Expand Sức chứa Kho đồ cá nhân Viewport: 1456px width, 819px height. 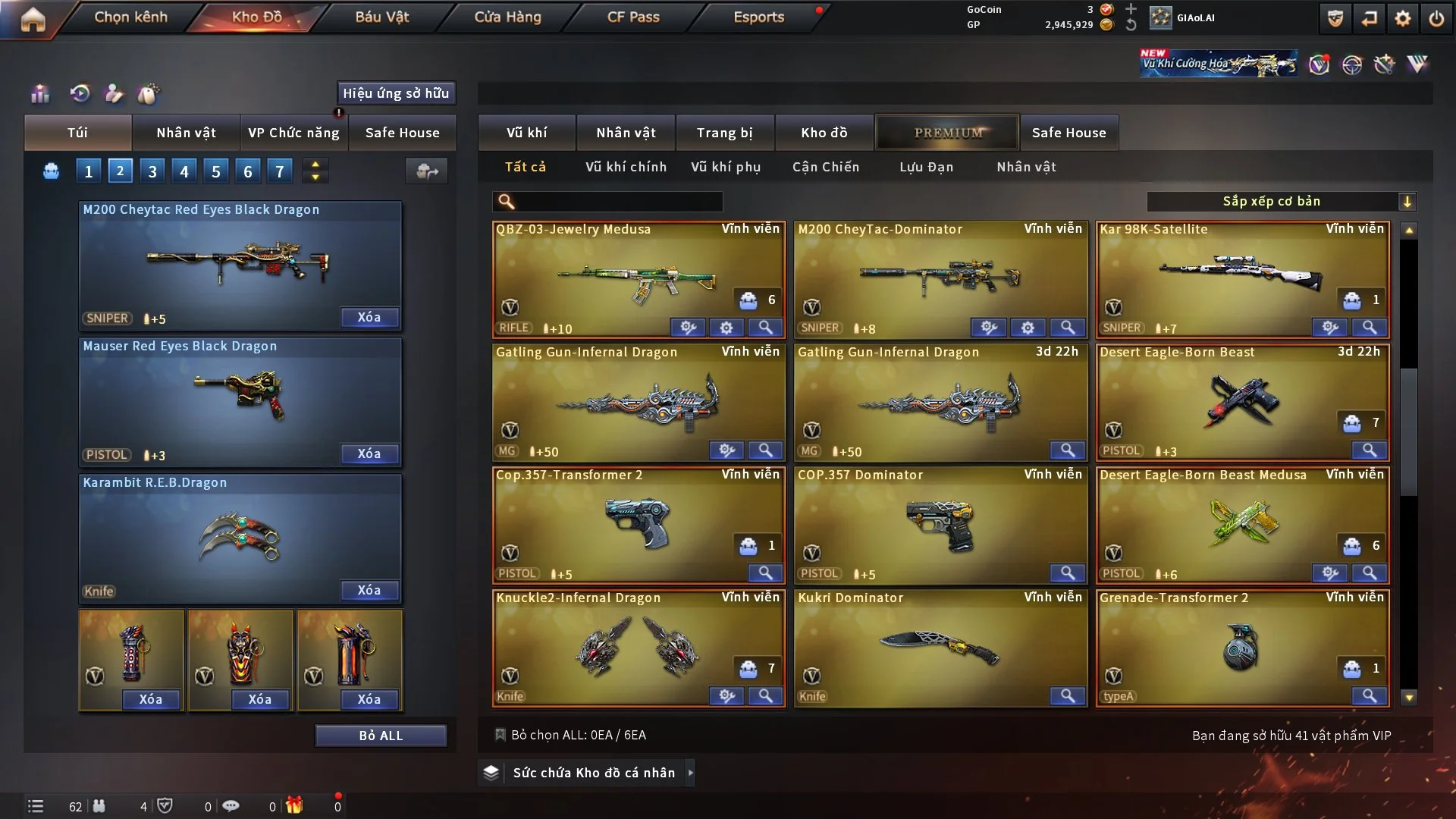pos(594,773)
